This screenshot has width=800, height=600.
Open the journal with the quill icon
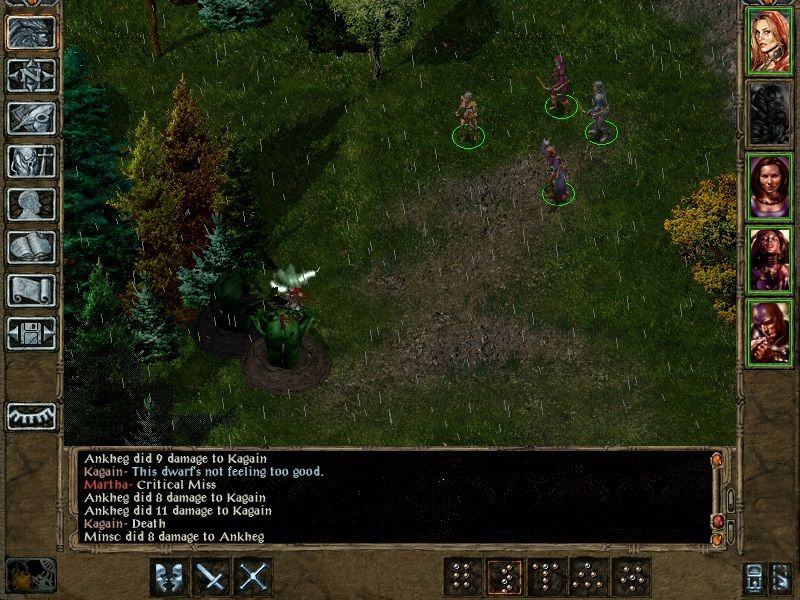pos(31,118)
